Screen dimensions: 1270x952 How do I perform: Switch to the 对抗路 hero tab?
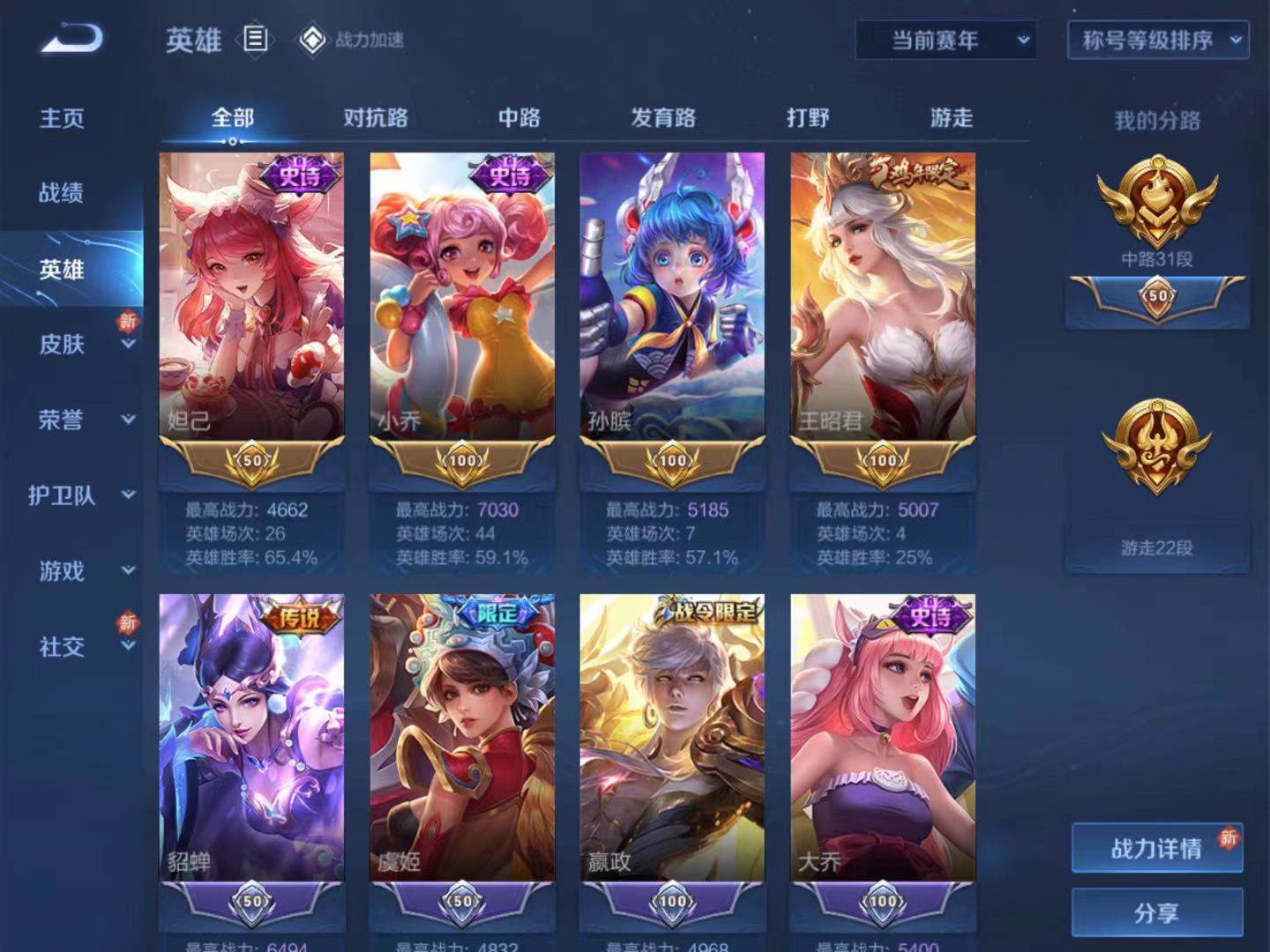376,117
